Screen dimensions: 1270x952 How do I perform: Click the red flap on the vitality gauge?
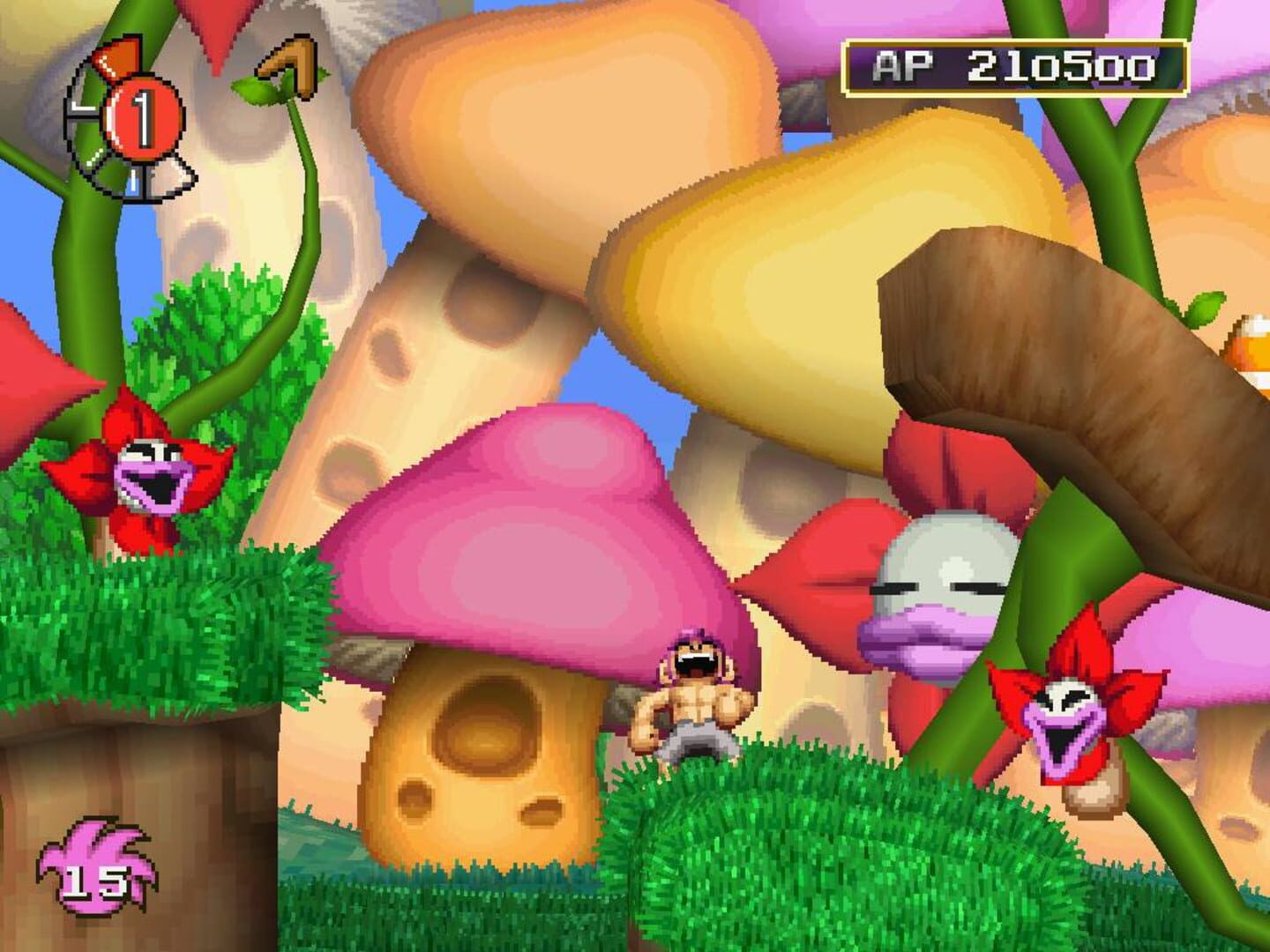[119, 57]
